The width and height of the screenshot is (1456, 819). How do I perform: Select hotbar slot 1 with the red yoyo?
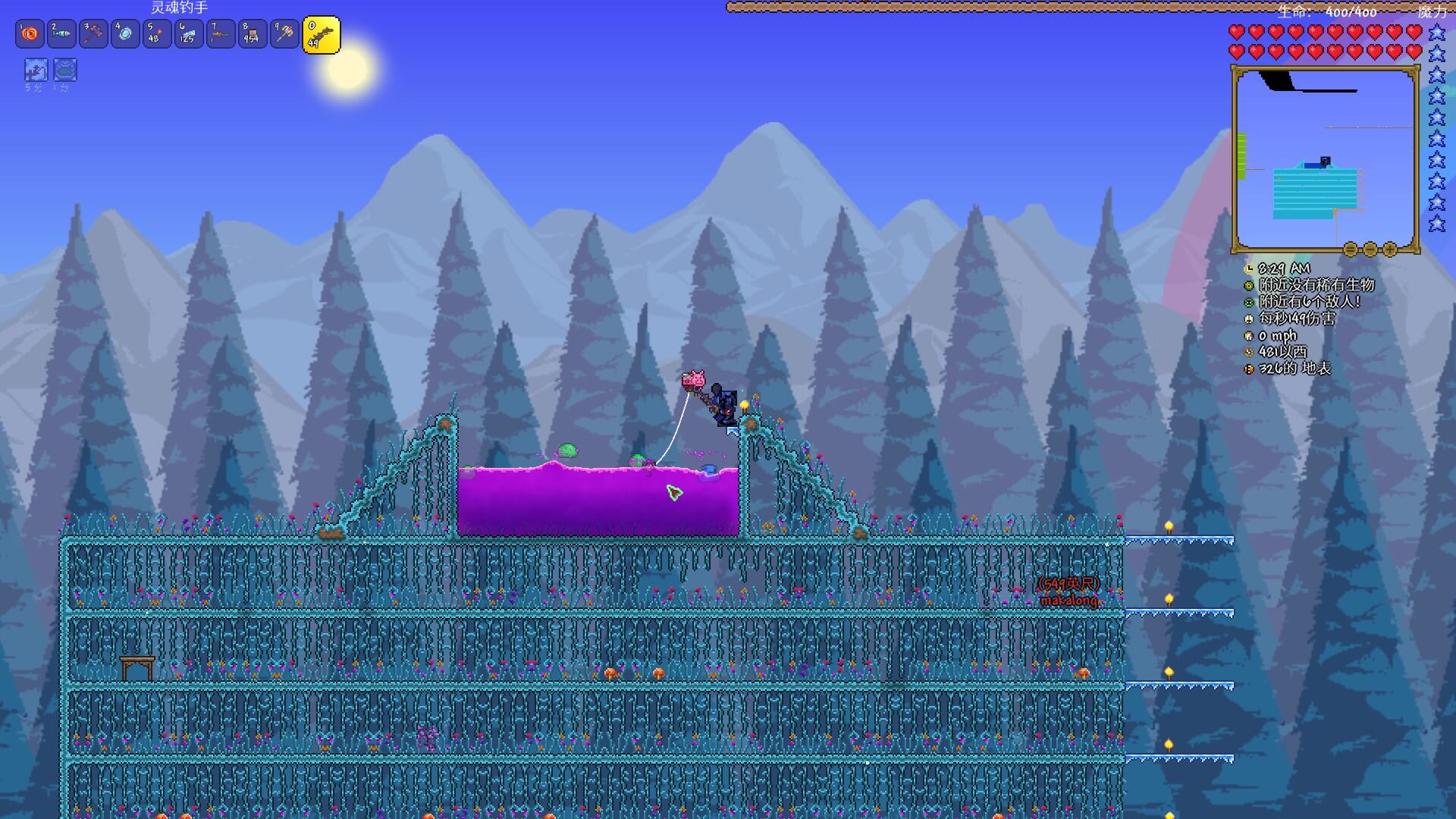30,34
